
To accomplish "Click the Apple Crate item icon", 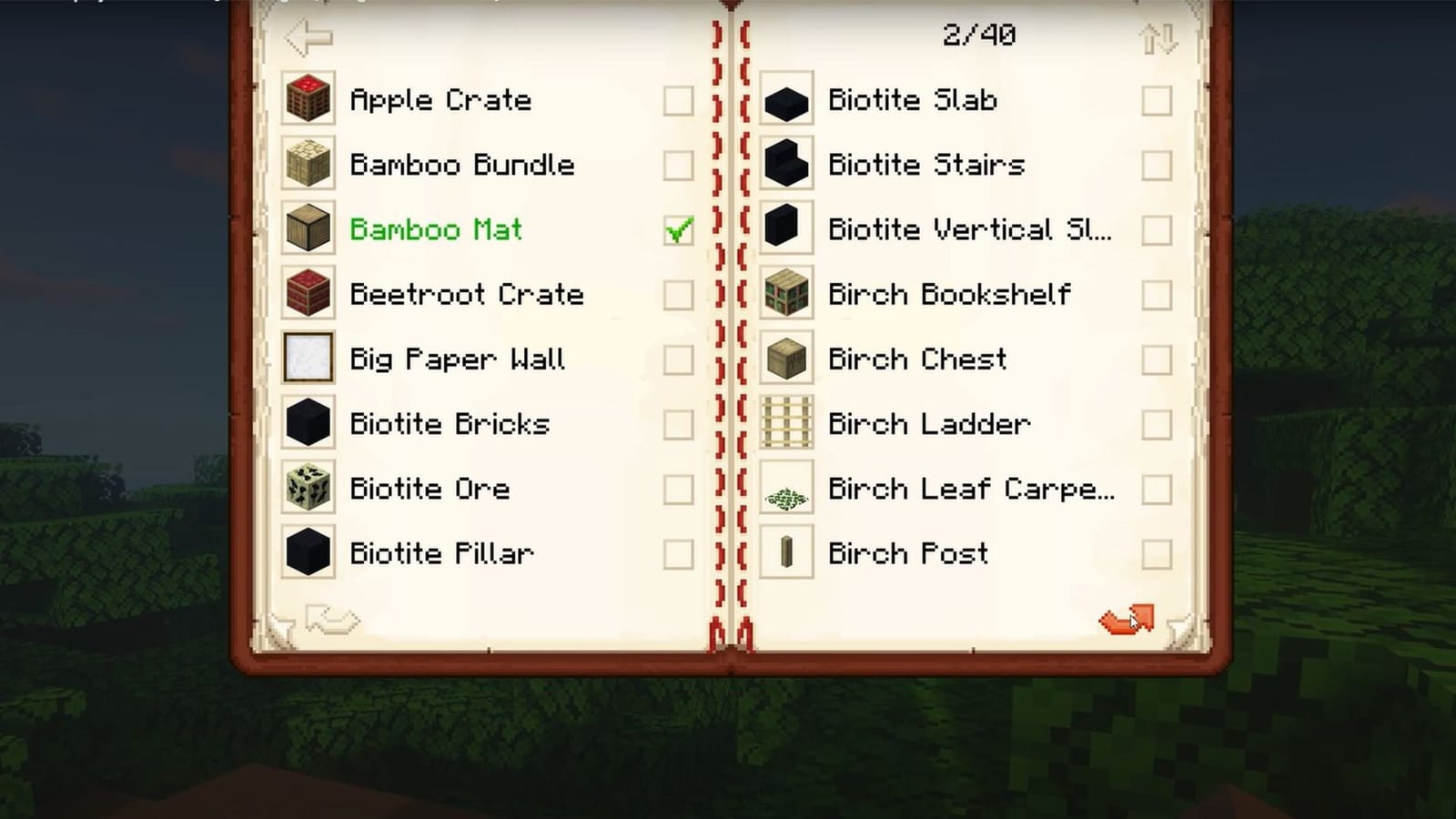I will (308, 100).
